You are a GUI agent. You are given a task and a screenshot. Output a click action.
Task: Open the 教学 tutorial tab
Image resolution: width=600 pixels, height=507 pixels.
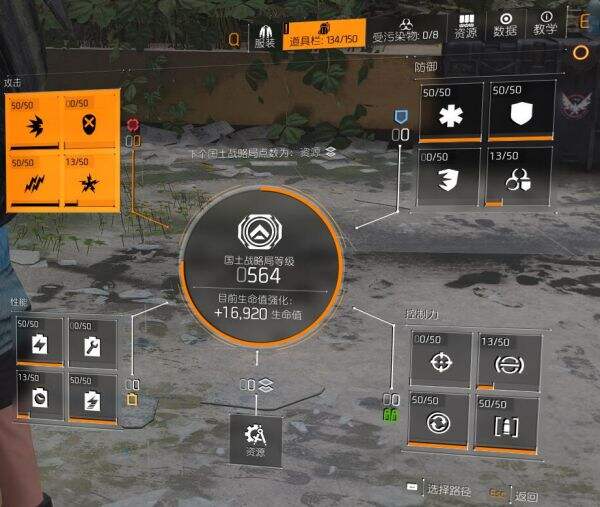point(546,32)
